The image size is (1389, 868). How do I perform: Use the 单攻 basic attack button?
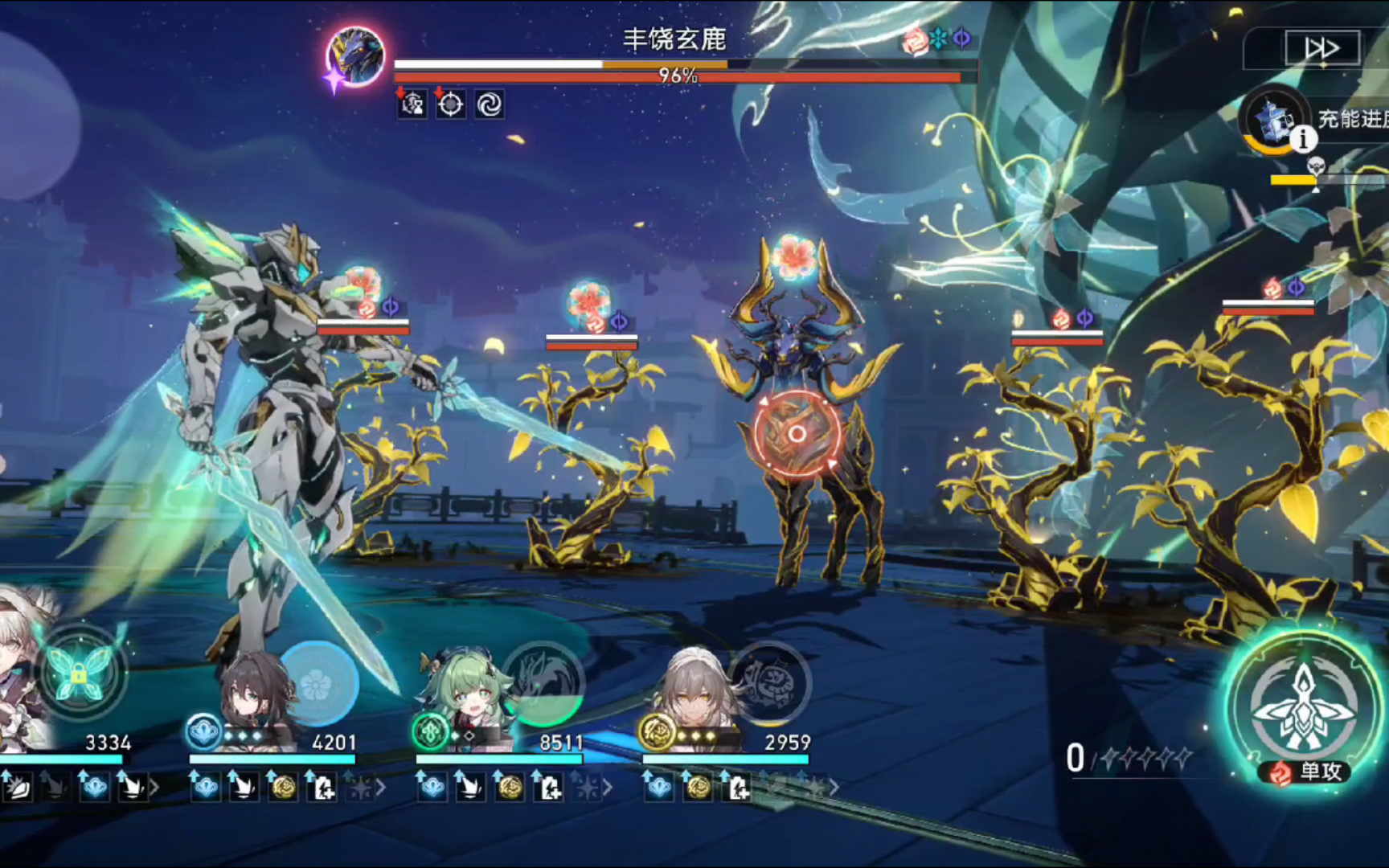click(x=1302, y=709)
